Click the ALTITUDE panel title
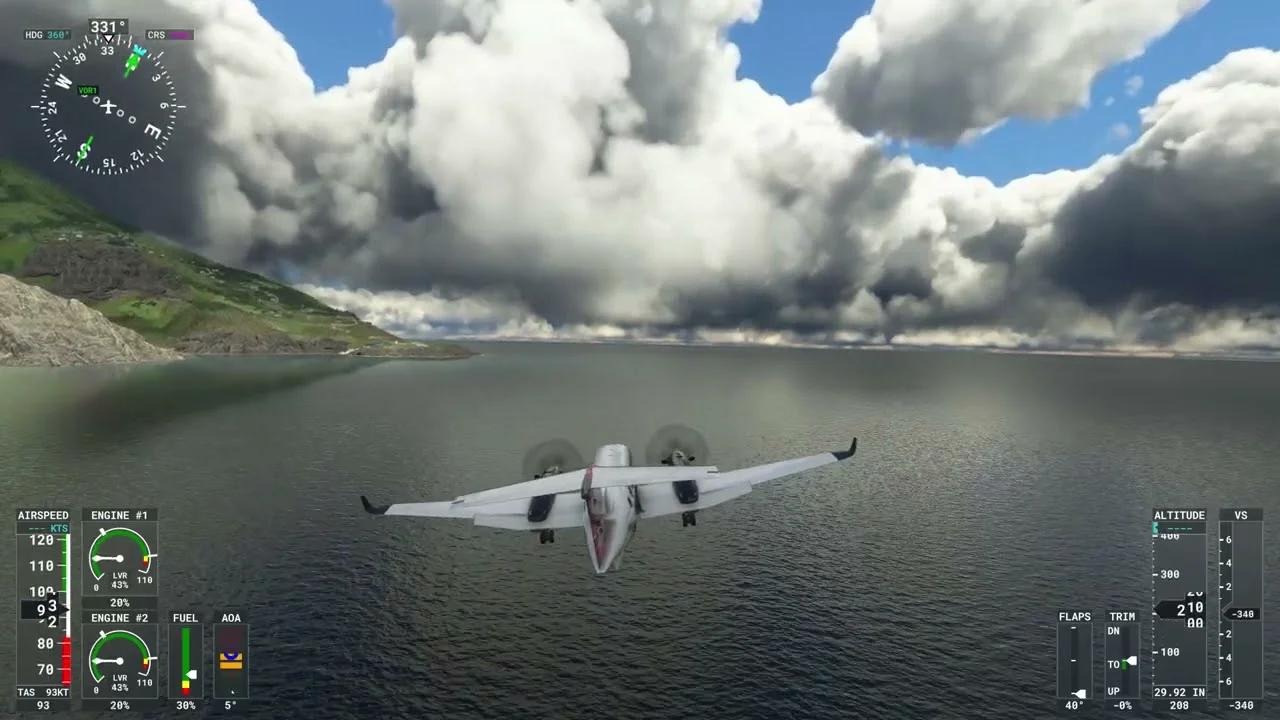1280x720 pixels. [1179, 514]
